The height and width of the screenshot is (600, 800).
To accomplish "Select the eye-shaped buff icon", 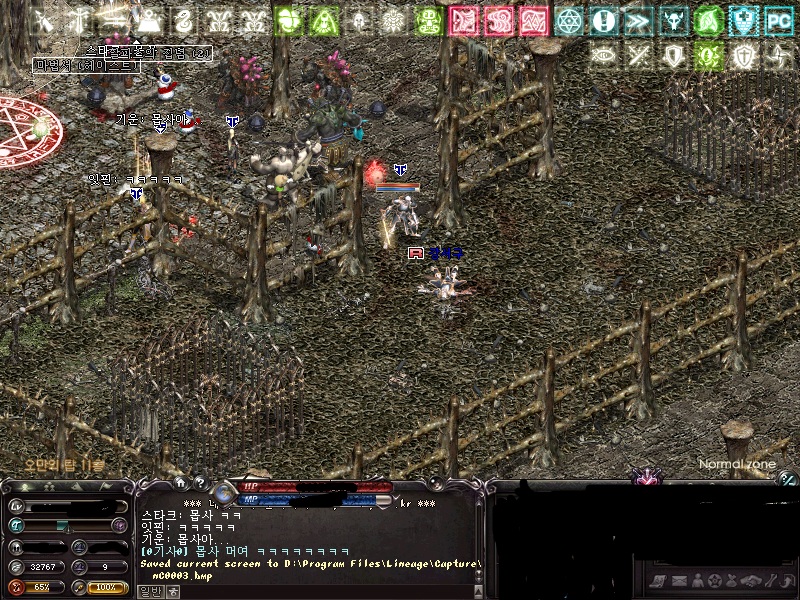I will click(603, 55).
